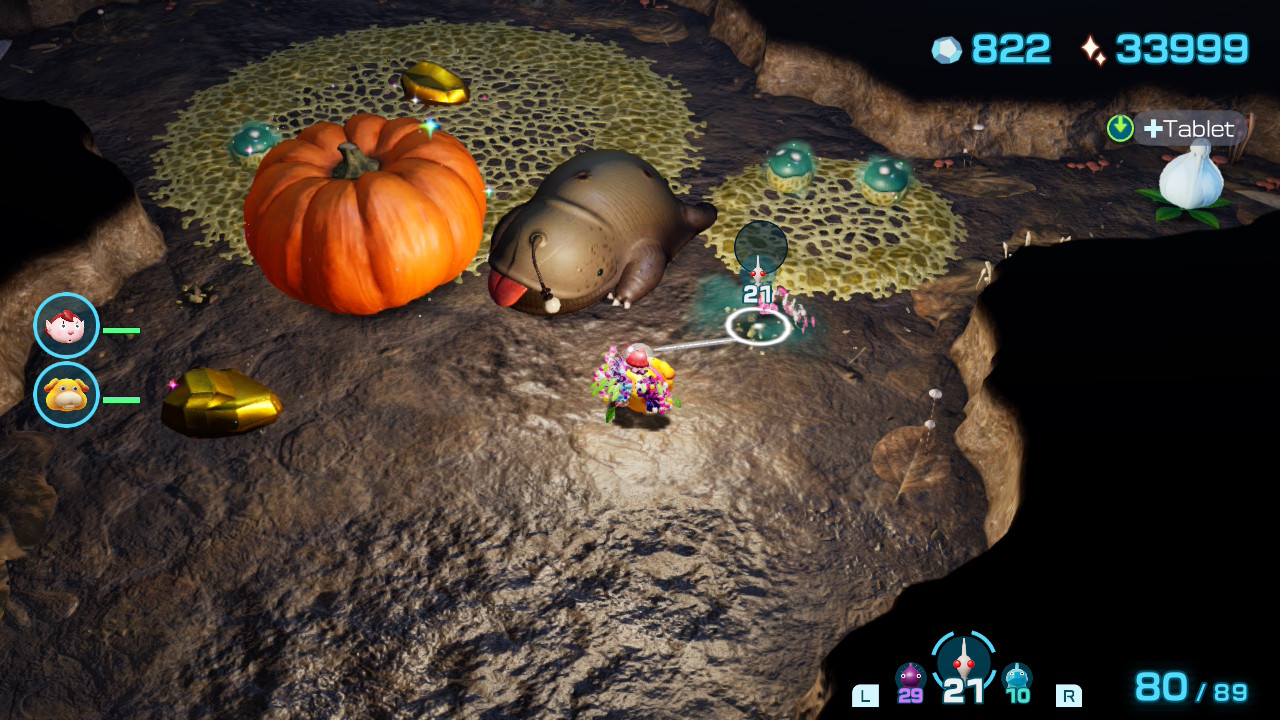The width and height of the screenshot is (1280, 720).
Task: Switch to the ice Pikmin squad icon
Action: (x=1017, y=677)
